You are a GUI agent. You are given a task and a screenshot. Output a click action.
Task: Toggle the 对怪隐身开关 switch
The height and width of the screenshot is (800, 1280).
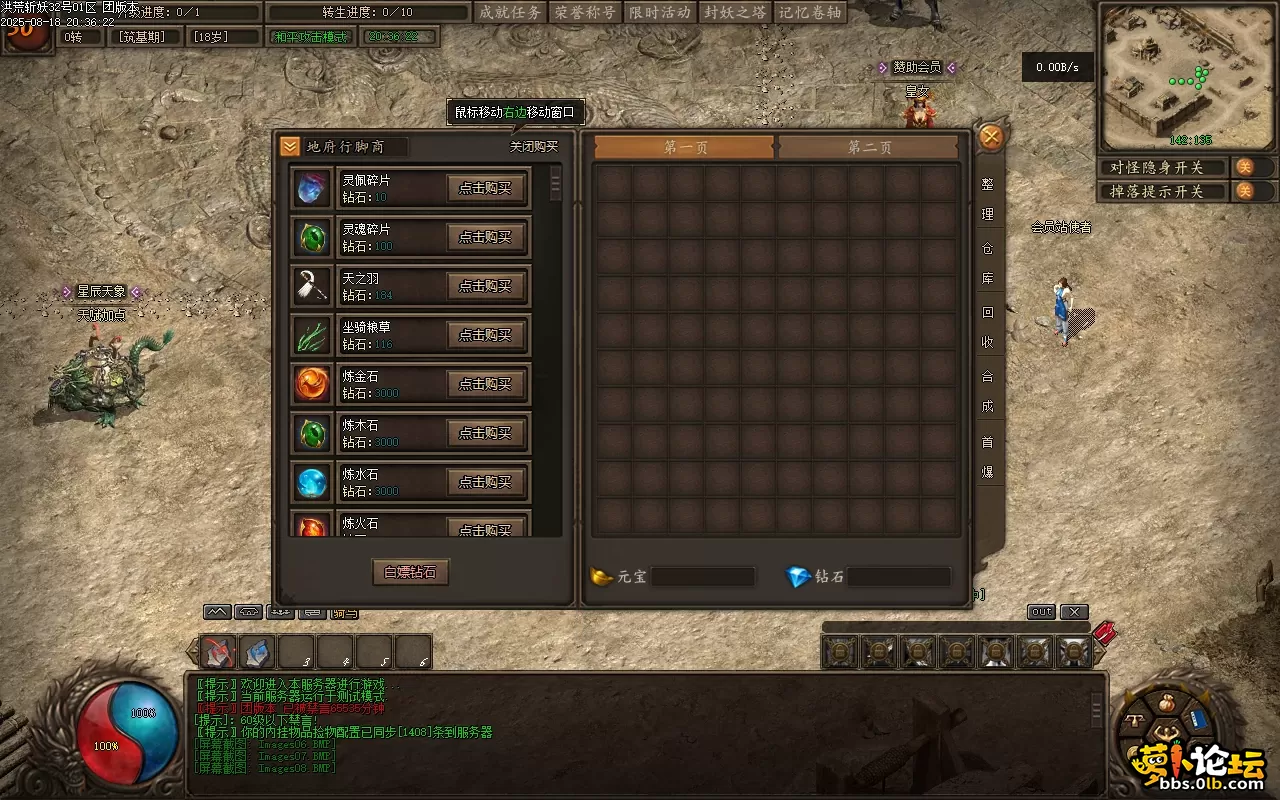point(1245,167)
